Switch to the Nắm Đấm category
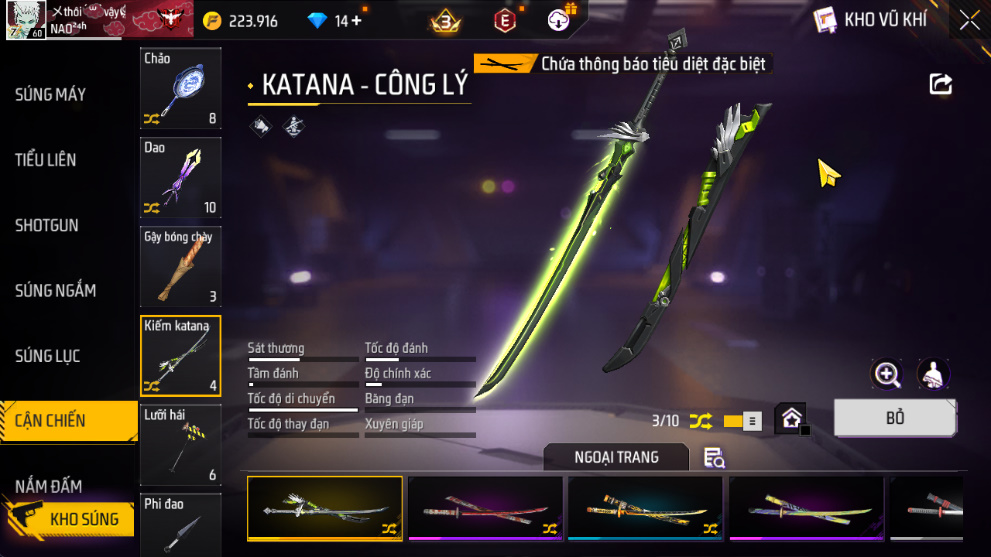 click(49, 486)
